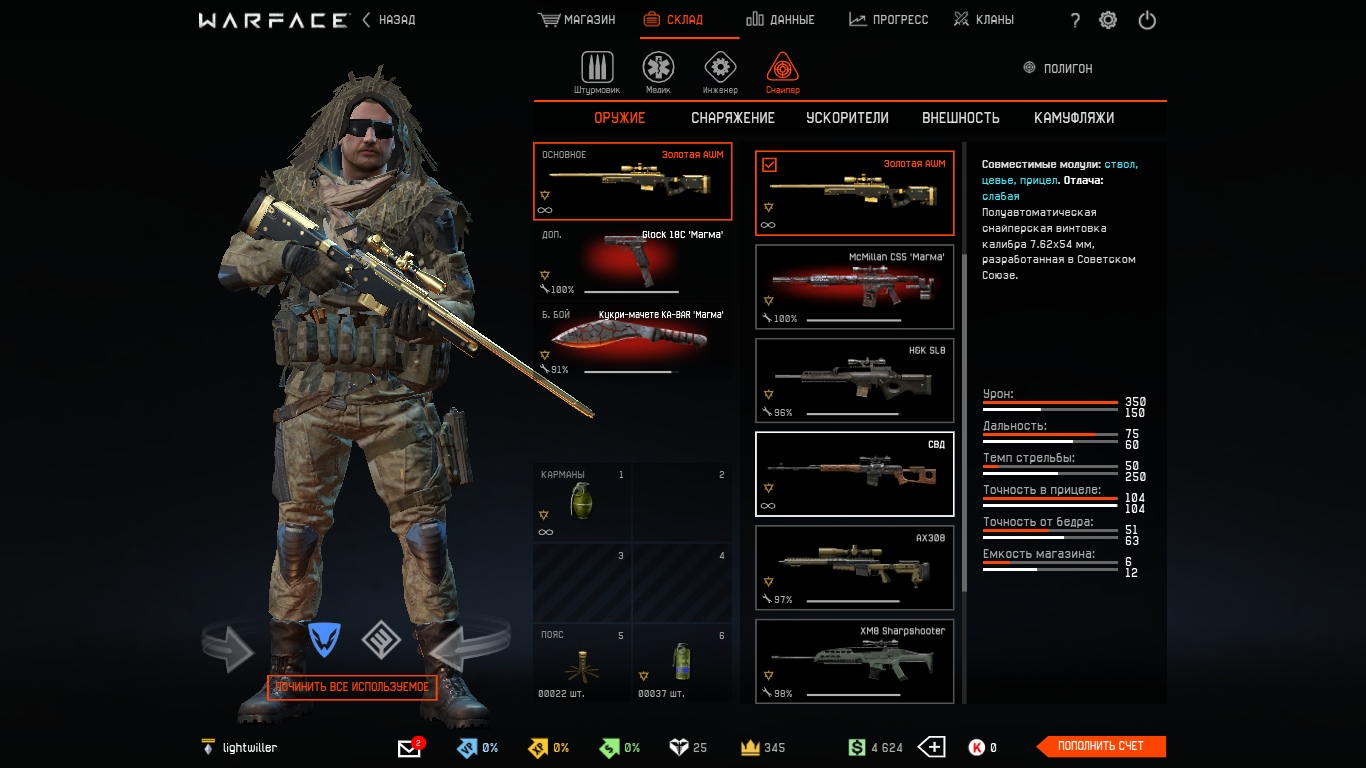
Task: Click the add funds plus icon
Action: click(931, 746)
